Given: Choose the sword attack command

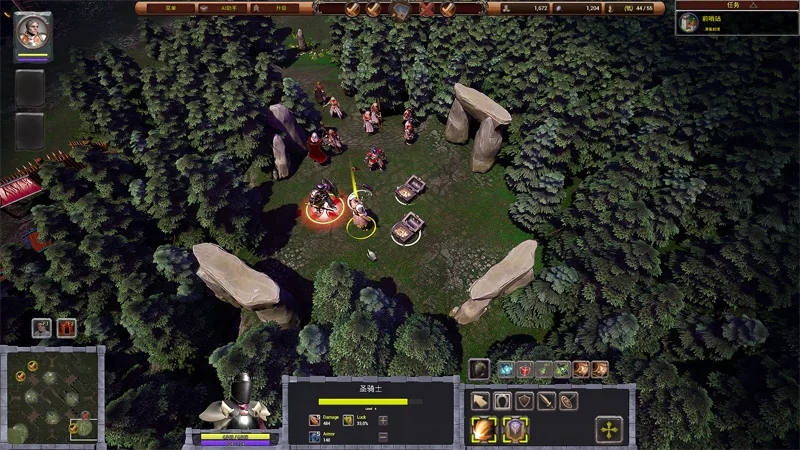Looking at the screenshot, I should coord(546,401).
